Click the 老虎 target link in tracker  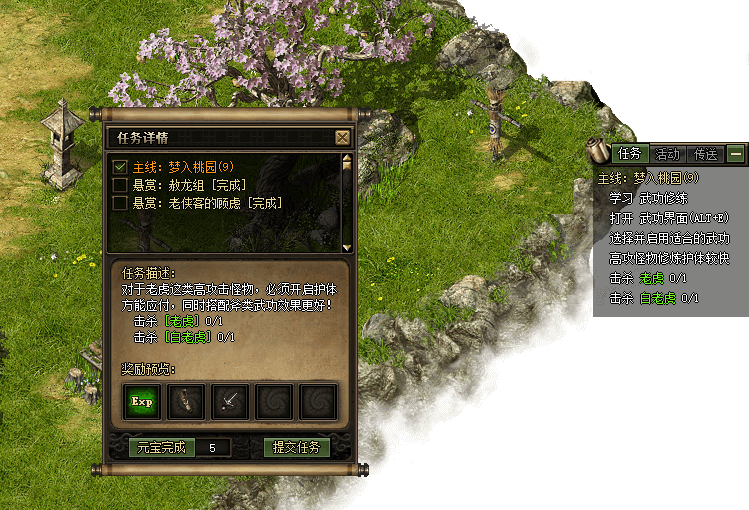[x=651, y=278]
